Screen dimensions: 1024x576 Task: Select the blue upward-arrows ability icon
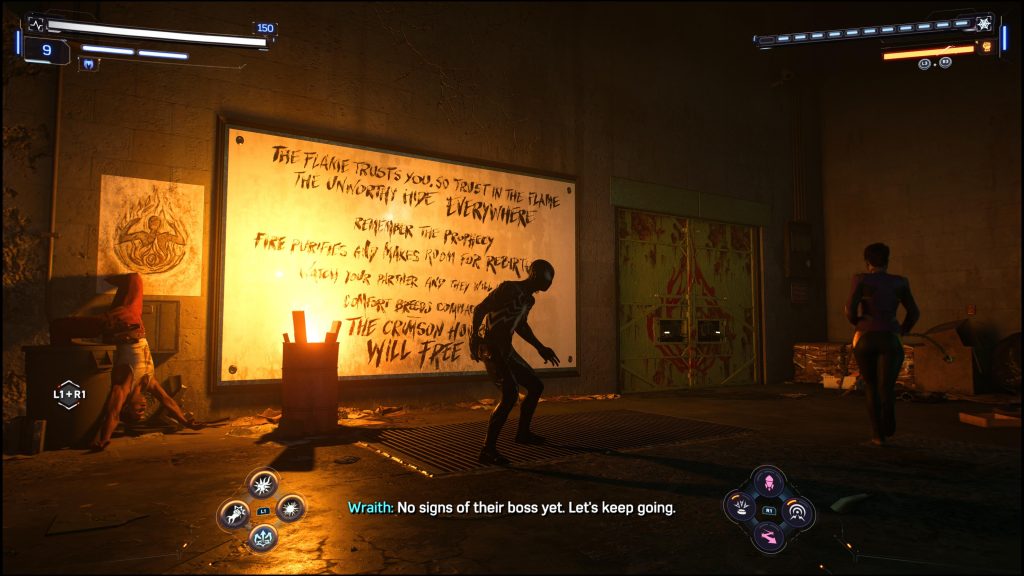[263, 538]
